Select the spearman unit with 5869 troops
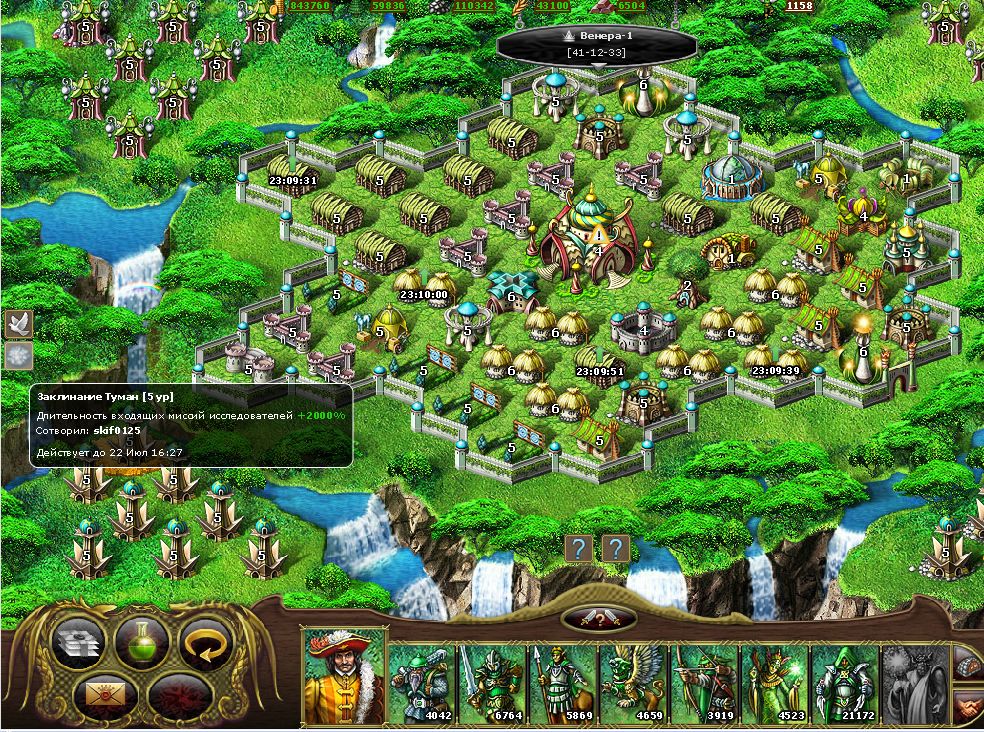Image resolution: width=984 pixels, height=732 pixels. pyautogui.click(x=561, y=684)
